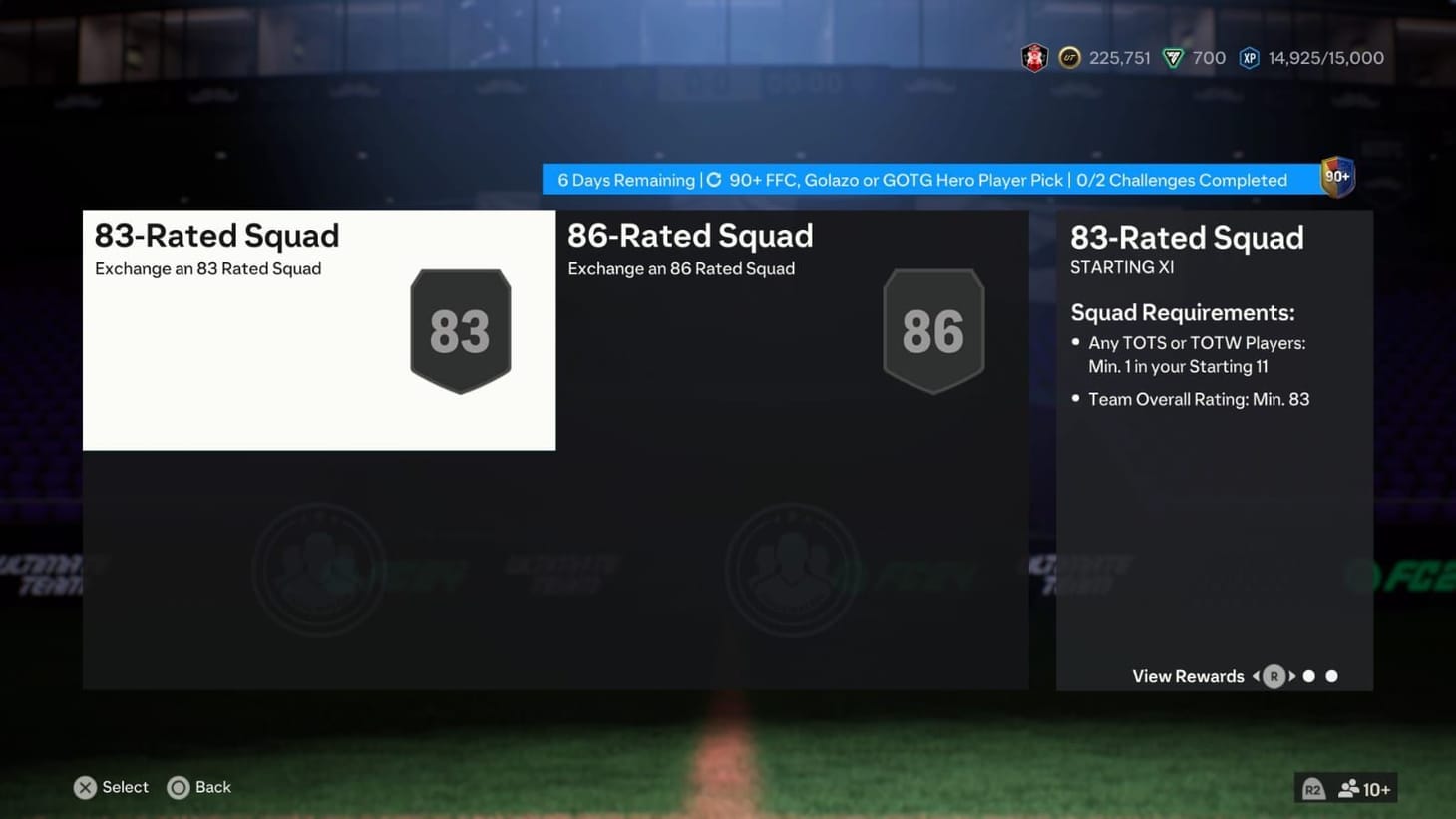The height and width of the screenshot is (819, 1456).
Task: Select the second pagination dot beside View Rewards
Action: pyautogui.click(x=1331, y=676)
